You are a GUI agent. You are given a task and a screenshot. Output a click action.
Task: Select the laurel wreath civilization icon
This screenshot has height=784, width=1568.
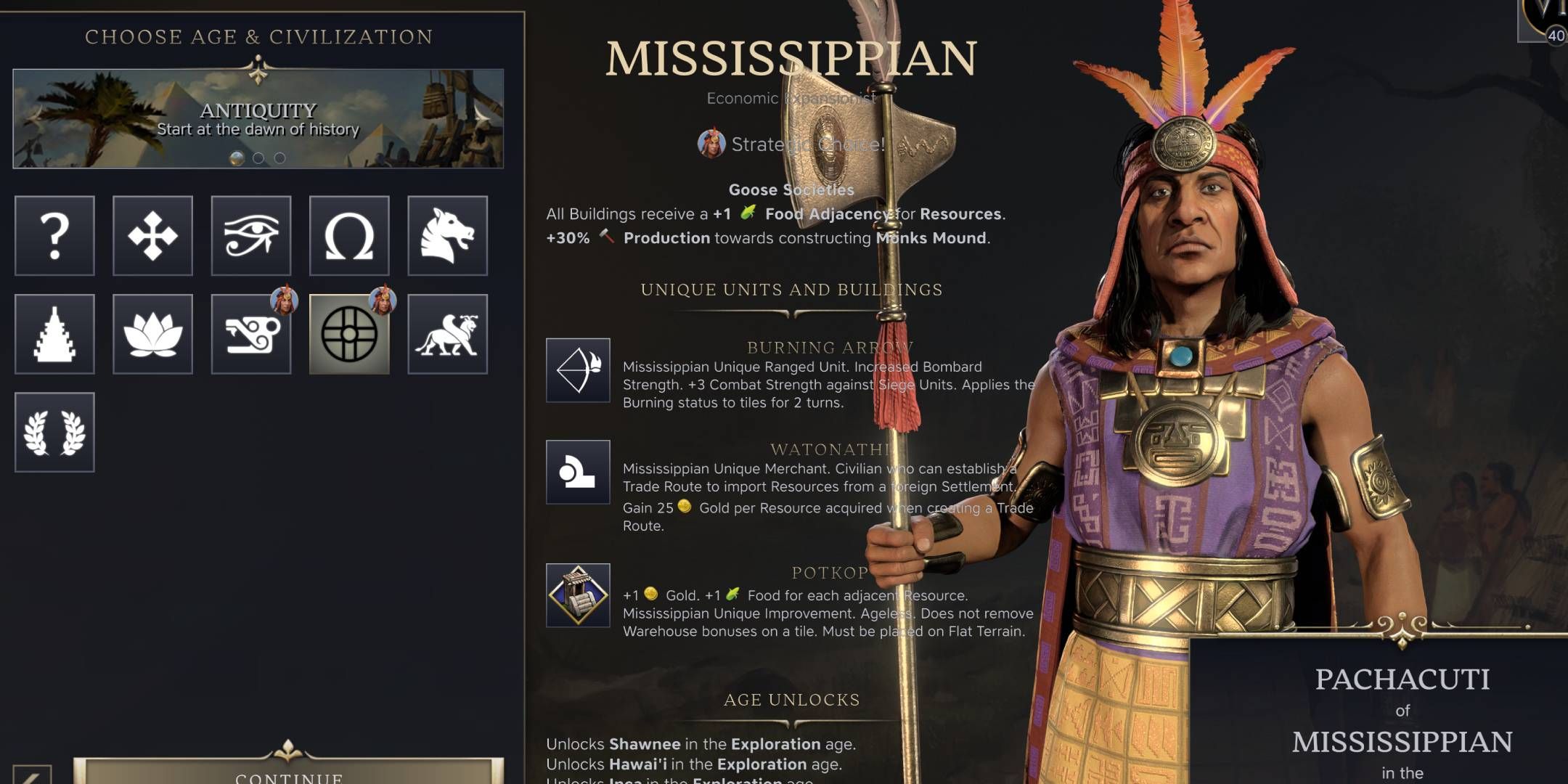[x=54, y=431]
